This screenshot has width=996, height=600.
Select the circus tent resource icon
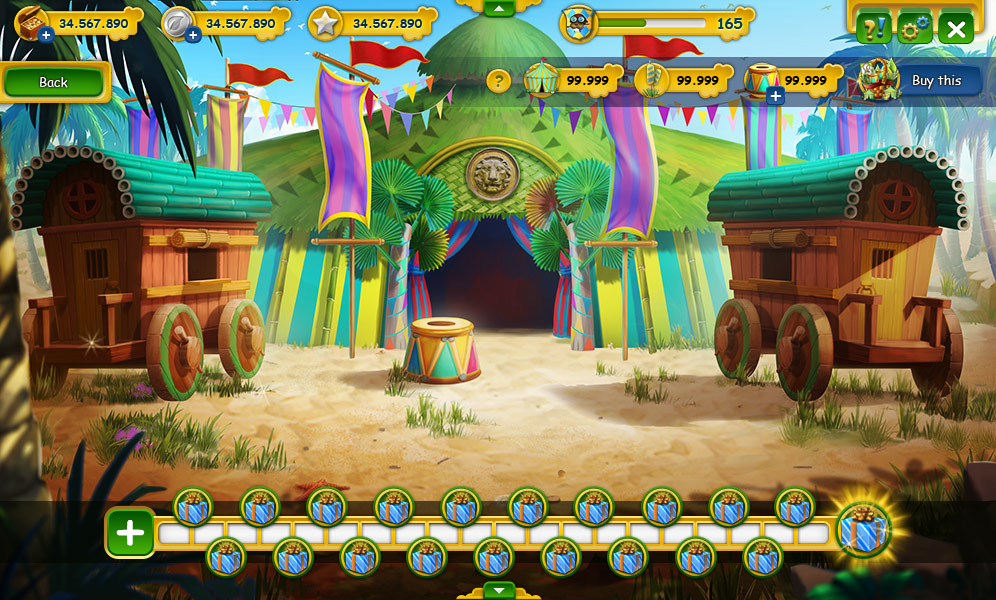541,79
